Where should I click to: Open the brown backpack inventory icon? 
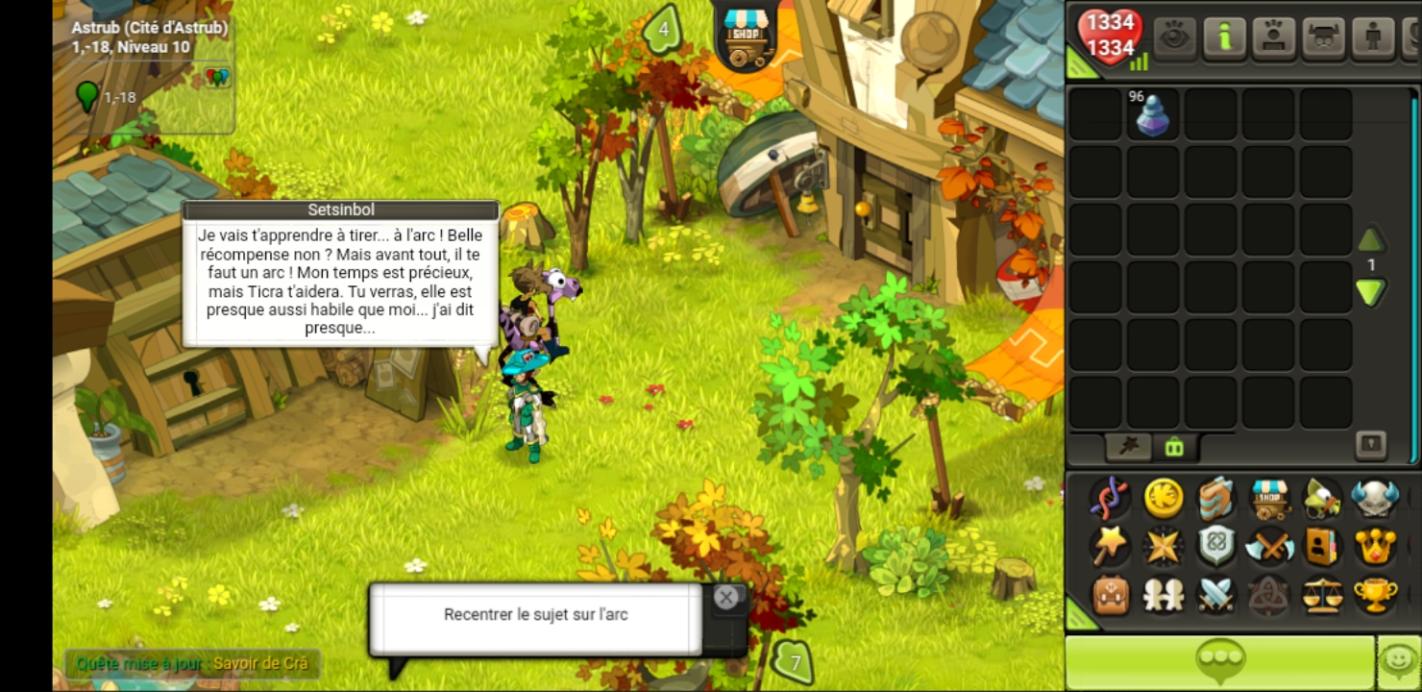coord(1110,595)
